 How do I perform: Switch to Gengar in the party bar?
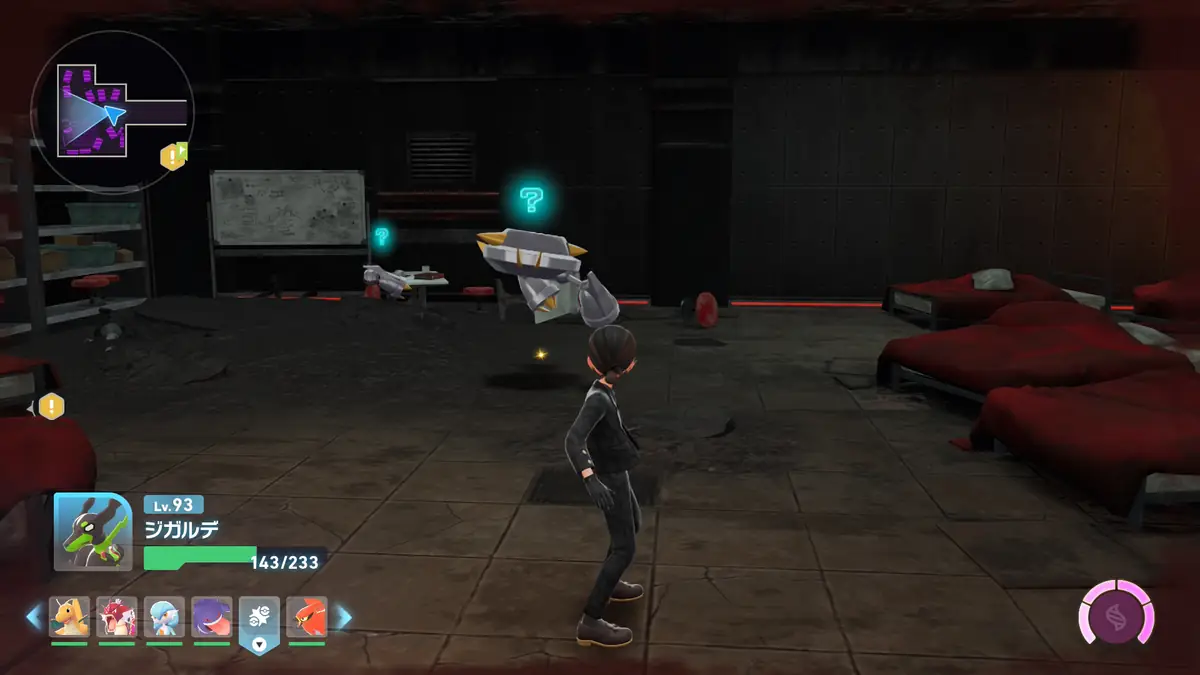coord(212,617)
